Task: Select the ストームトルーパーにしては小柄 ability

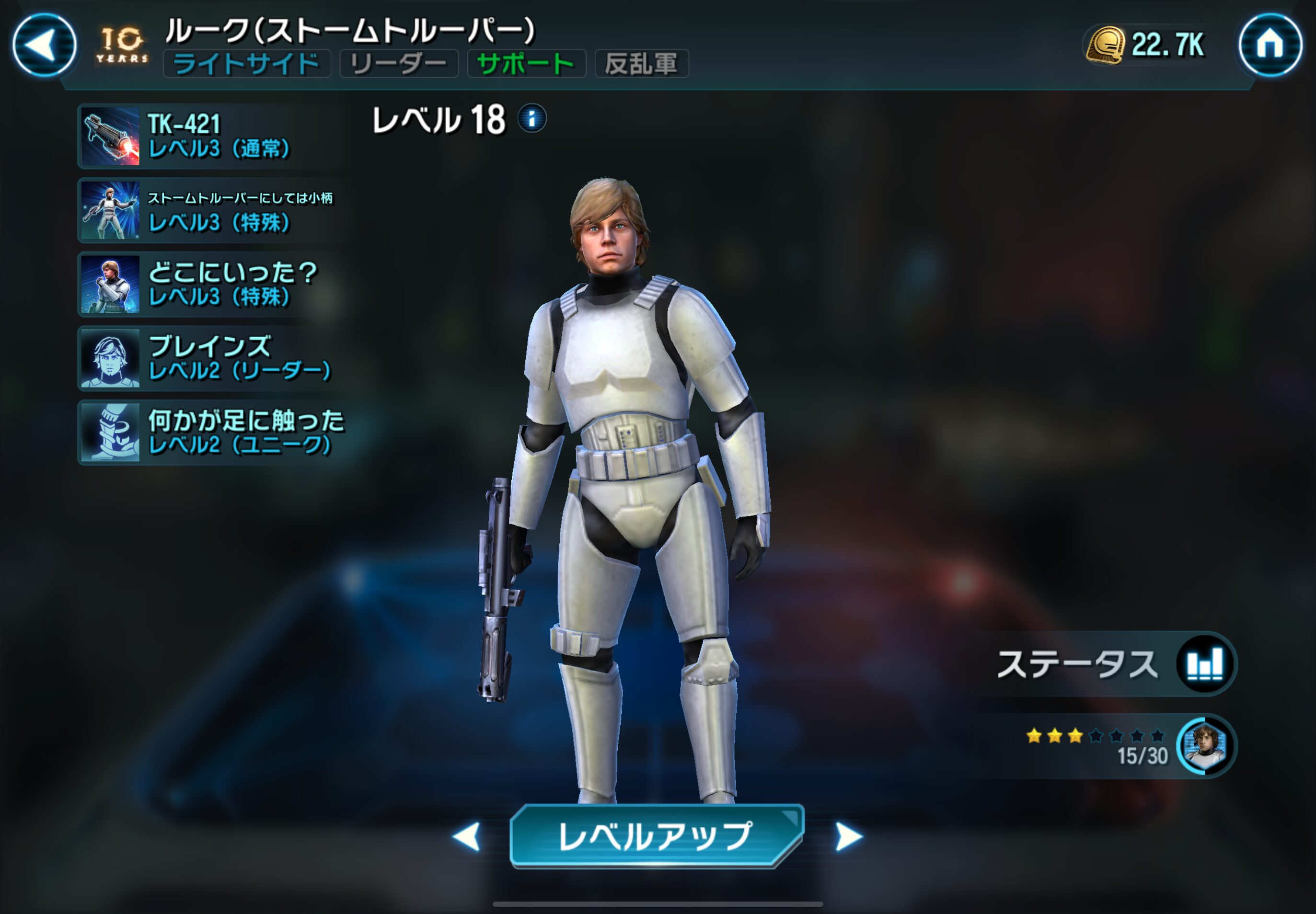Action: tap(212, 210)
